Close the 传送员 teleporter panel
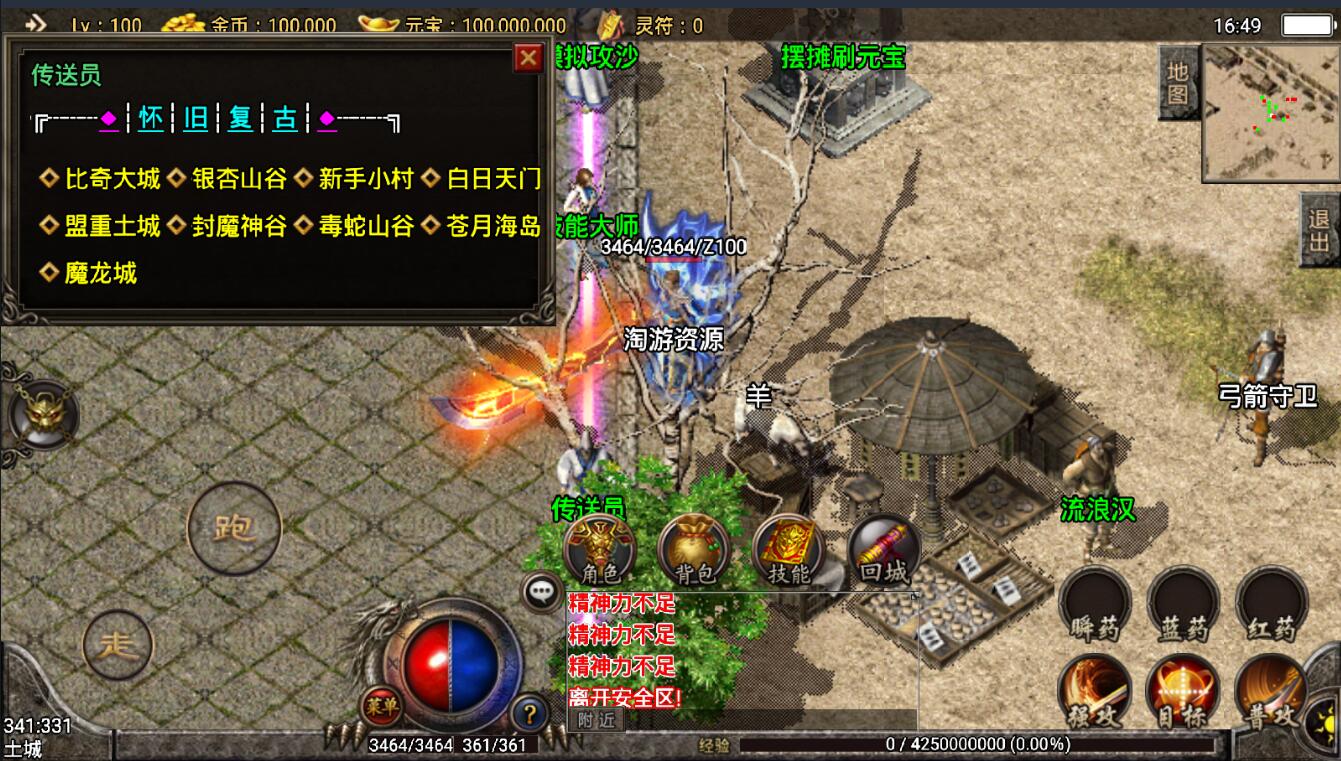Viewport: 1341px width, 761px height. (528, 58)
